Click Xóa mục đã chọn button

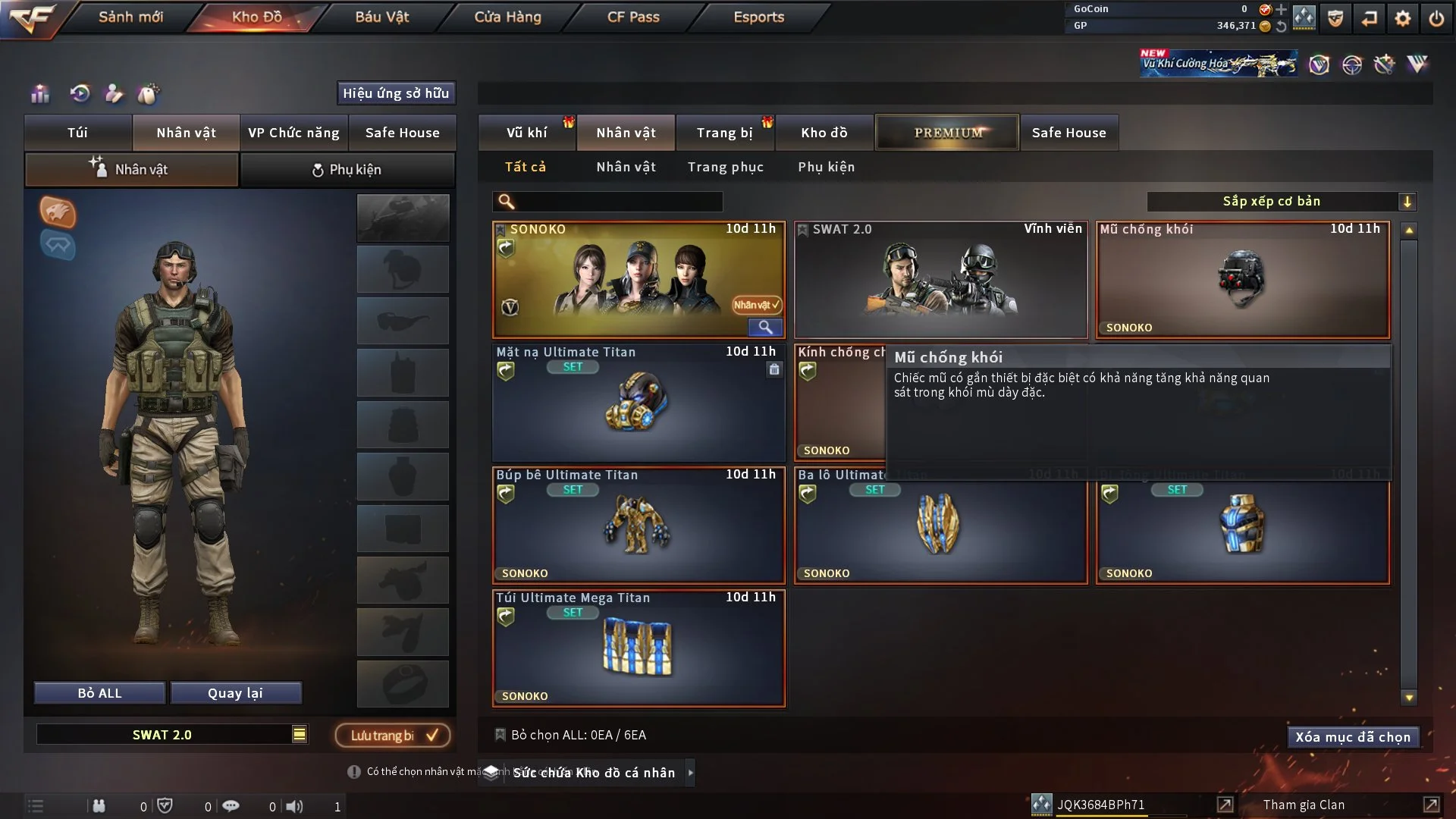coord(1352,737)
